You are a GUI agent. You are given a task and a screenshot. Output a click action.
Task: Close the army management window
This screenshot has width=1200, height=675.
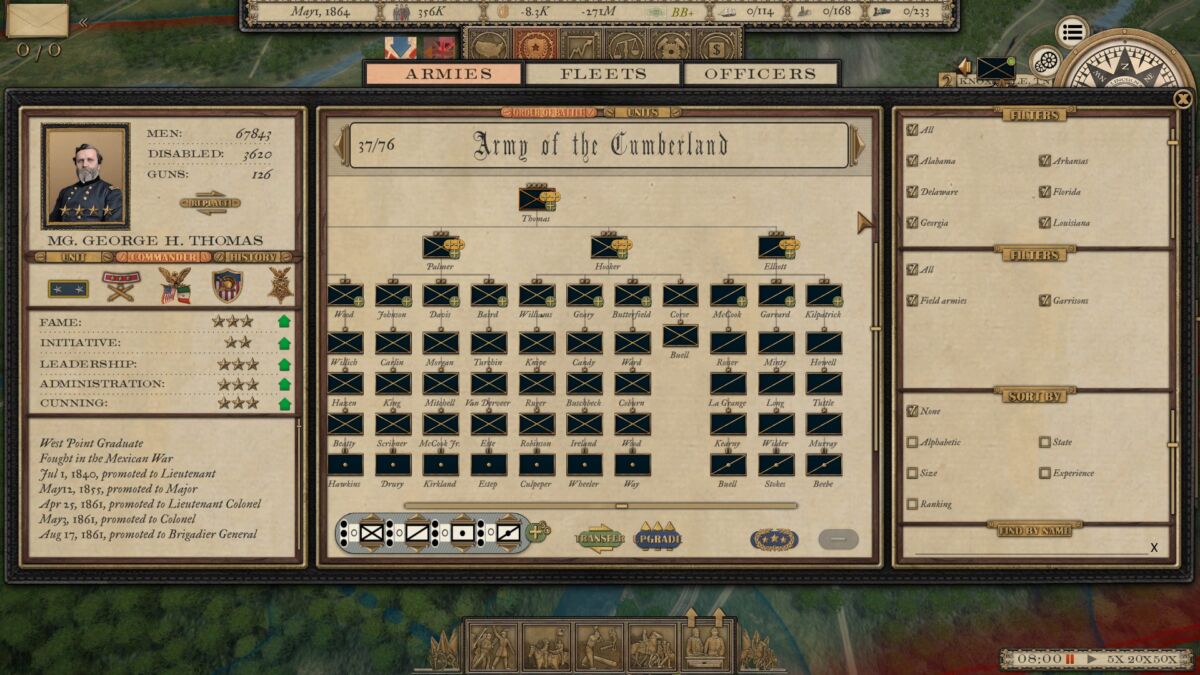[x=1183, y=98]
